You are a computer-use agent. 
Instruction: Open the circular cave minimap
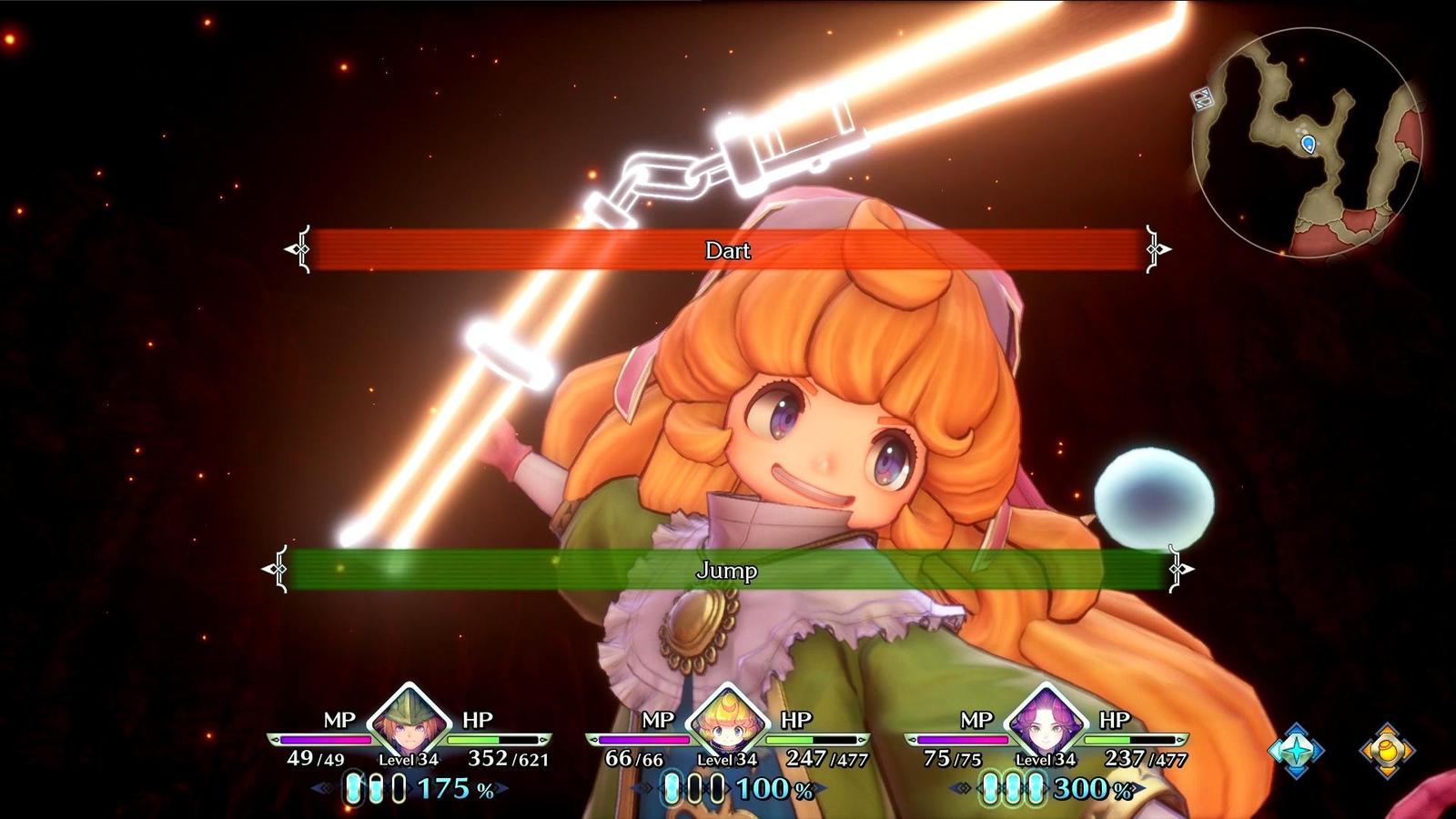pos(1309,143)
